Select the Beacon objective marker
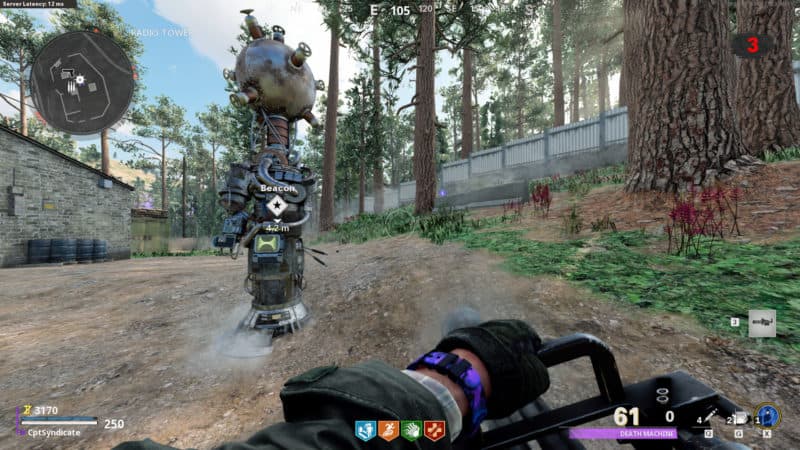The height and width of the screenshot is (450, 800). pos(276,206)
